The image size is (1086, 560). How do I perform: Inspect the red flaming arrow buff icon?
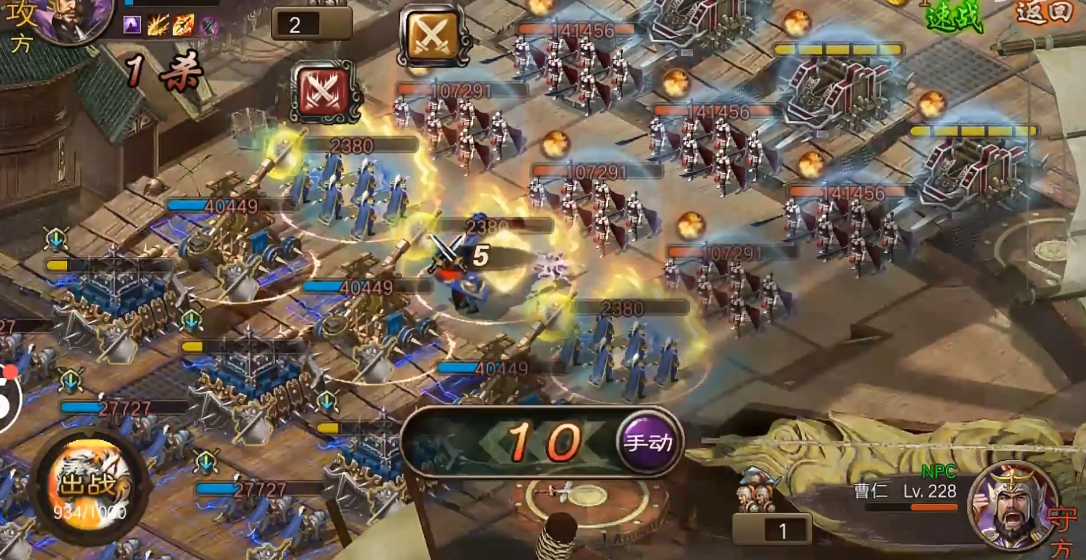pyautogui.click(x=184, y=26)
